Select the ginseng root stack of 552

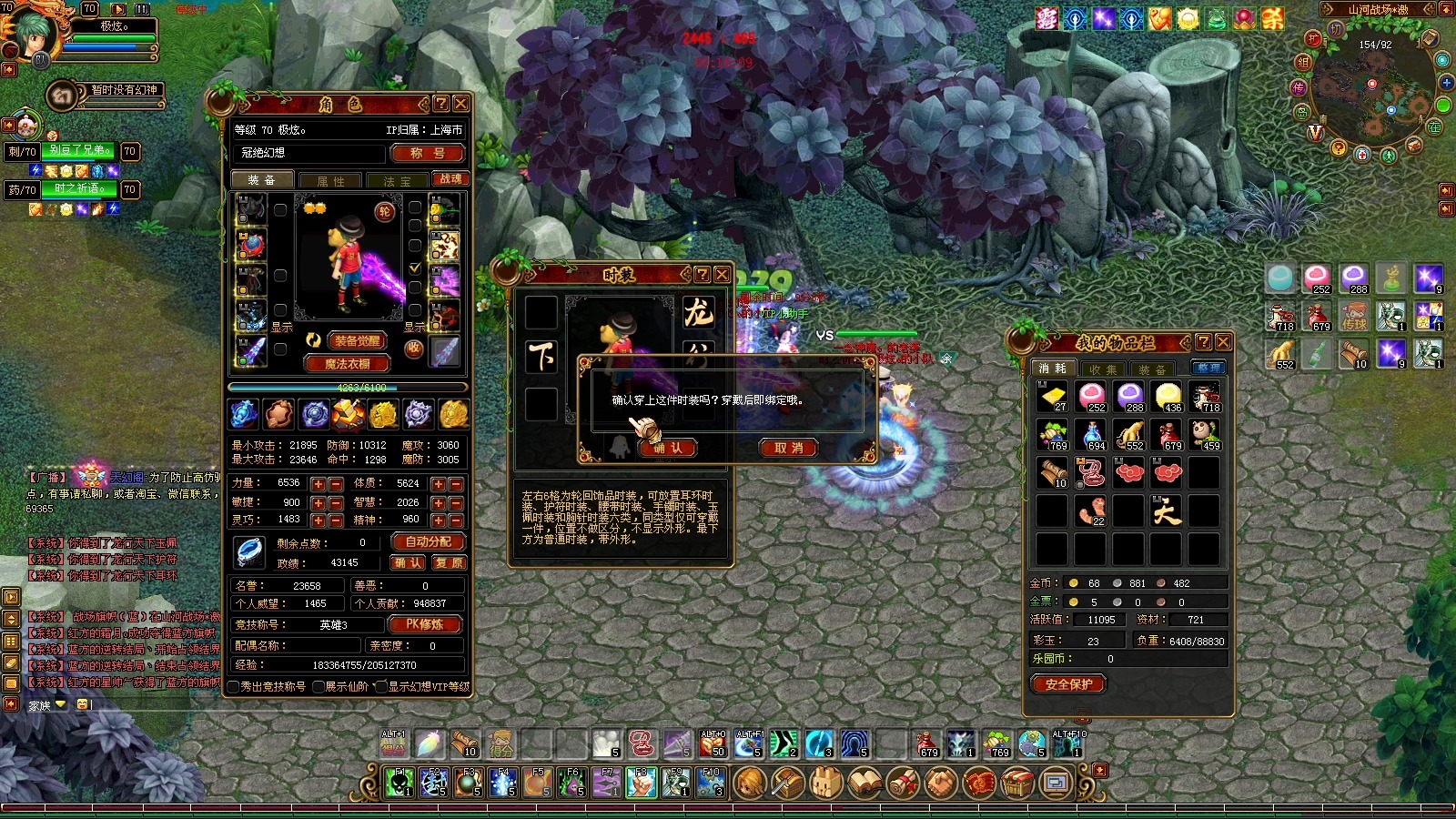(1129, 435)
